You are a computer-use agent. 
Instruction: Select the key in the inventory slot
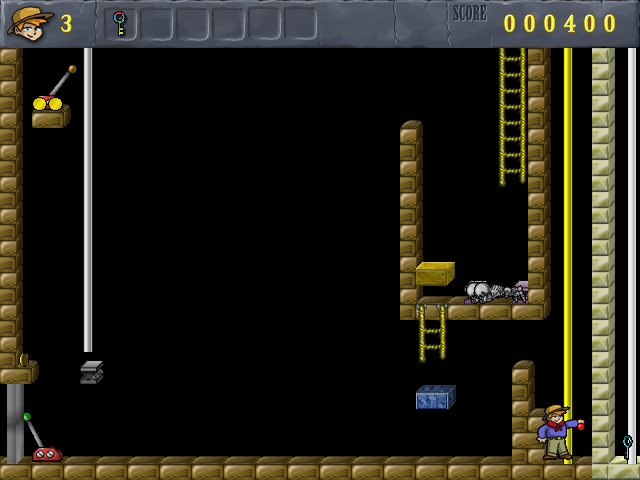[x=120, y=23]
